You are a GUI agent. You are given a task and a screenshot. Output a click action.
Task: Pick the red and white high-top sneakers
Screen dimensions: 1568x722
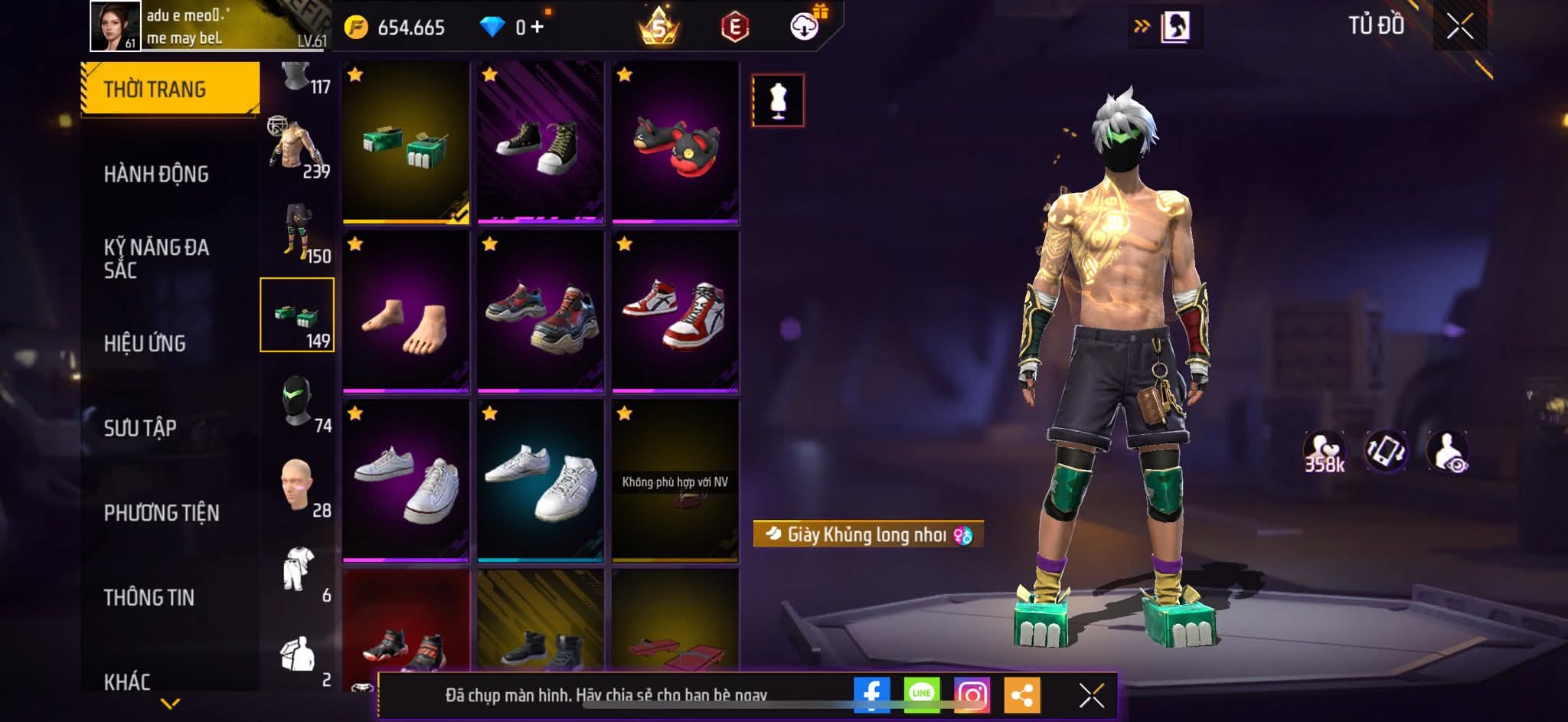pyautogui.click(x=675, y=312)
